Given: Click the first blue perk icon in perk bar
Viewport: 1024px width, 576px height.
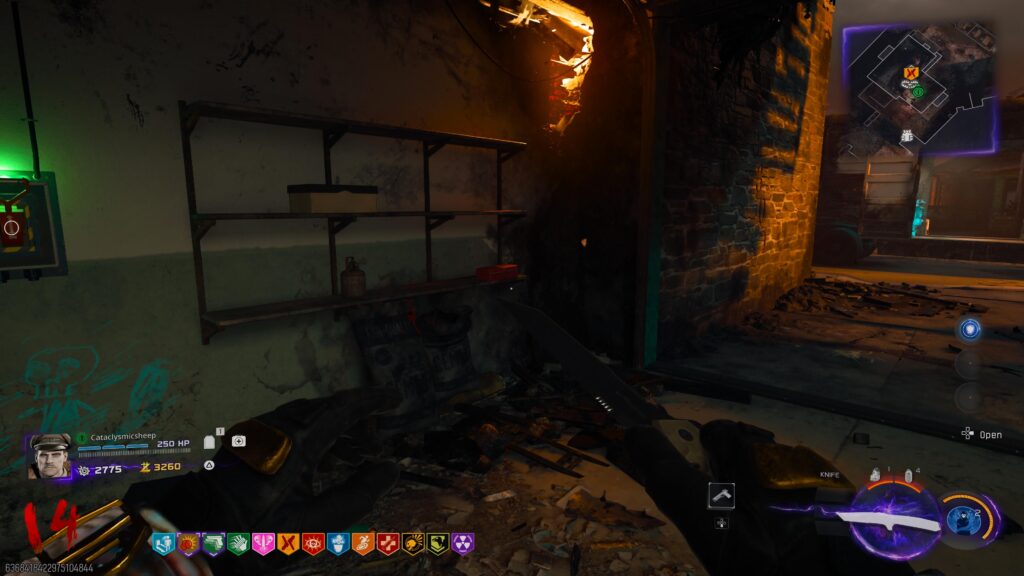Looking at the screenshot, I should click(163, 543).
